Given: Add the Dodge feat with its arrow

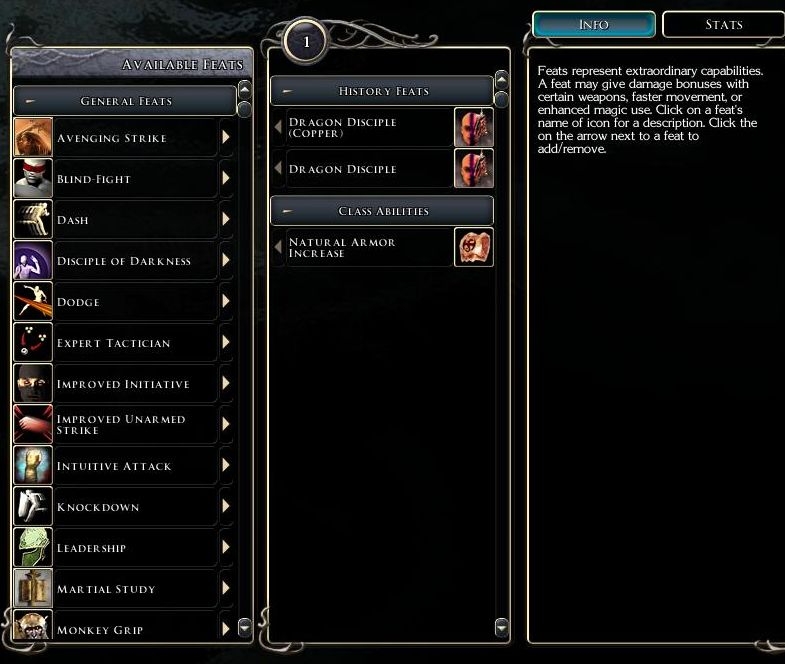Looking at the screenshot, I should [x=226, y=302].
